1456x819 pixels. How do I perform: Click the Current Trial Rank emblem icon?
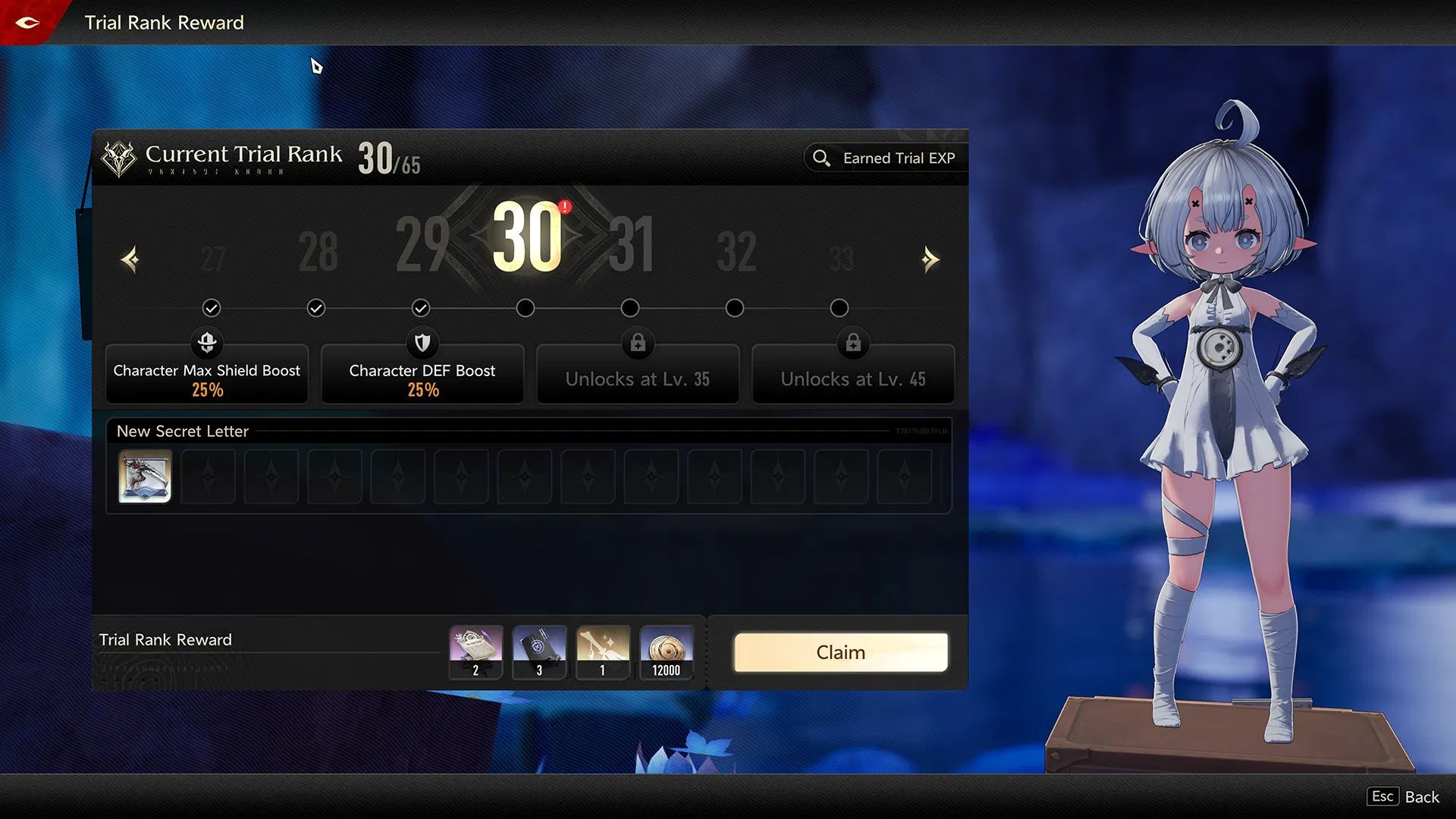pyautogui.click(x=120, y=156)
